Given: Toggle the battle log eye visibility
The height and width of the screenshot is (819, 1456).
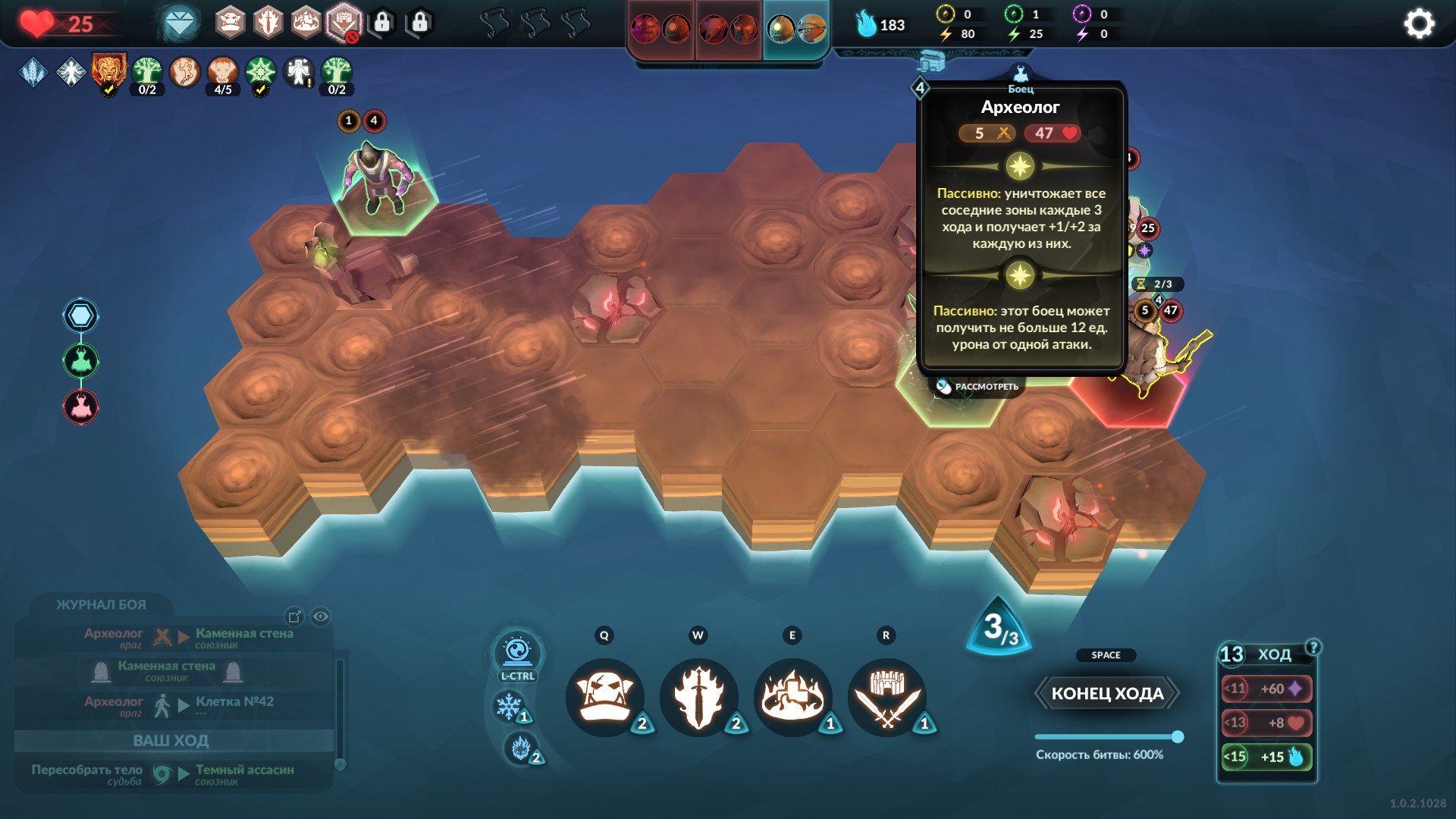Looking at the screenshot, I should [321, 617].
